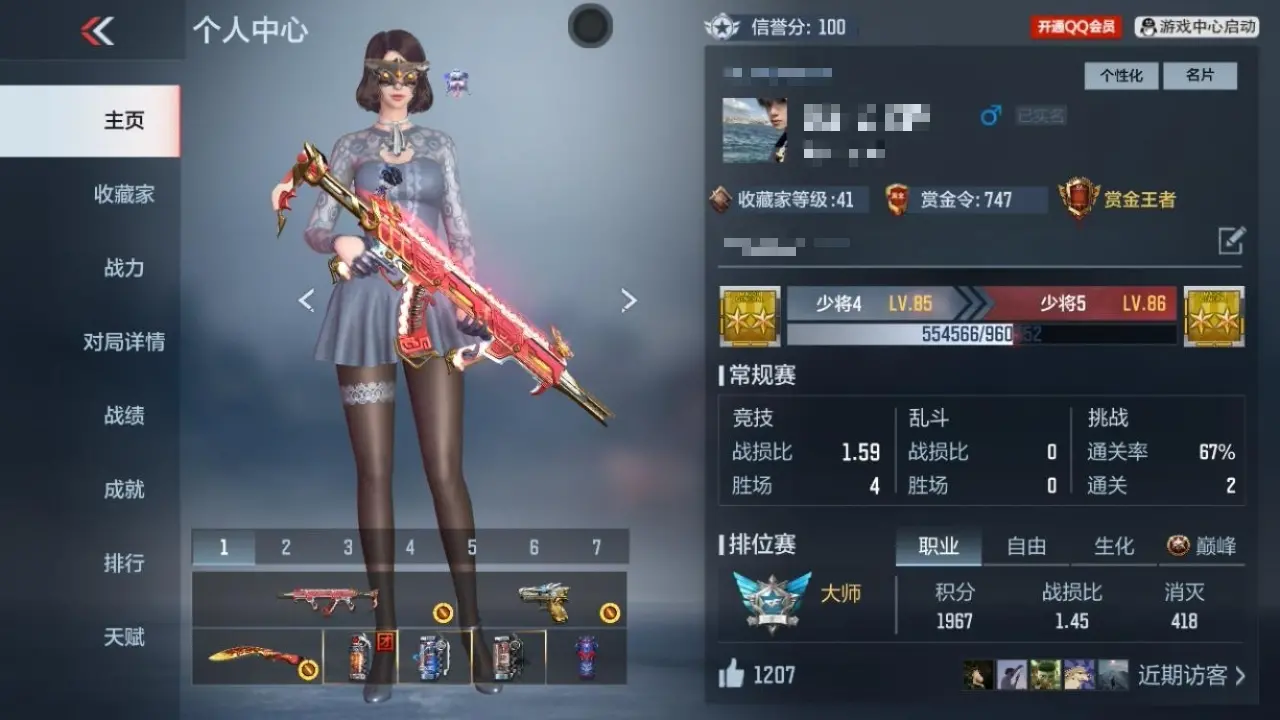This screenshot has height=720, width=1280.
Task: Open 对局详情 in the side menu
Action: [124, 342]
